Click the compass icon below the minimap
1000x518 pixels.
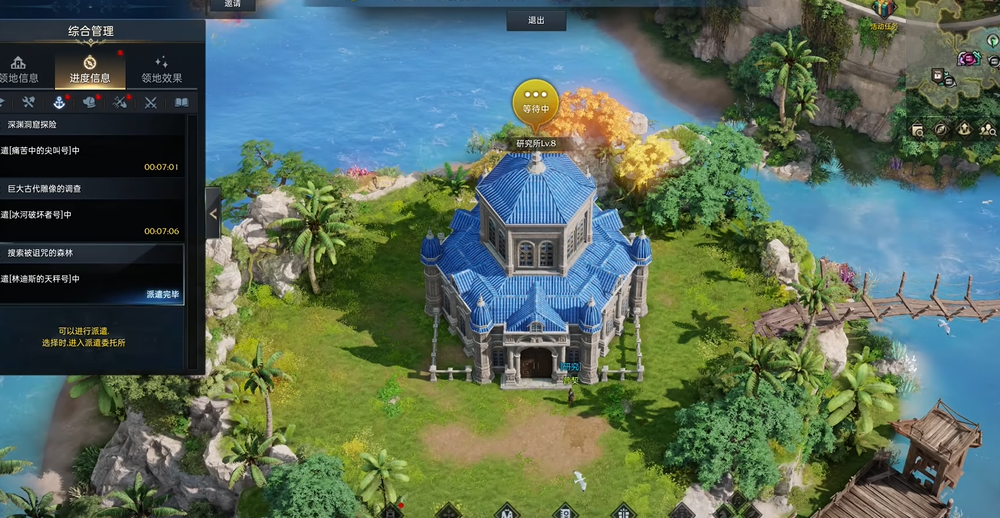pos(940,129)
